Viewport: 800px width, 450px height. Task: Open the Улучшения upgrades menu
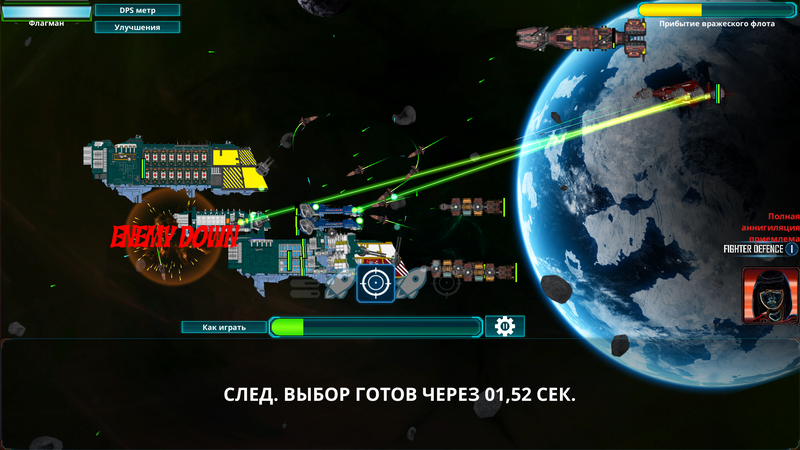[x=138, y=27]
